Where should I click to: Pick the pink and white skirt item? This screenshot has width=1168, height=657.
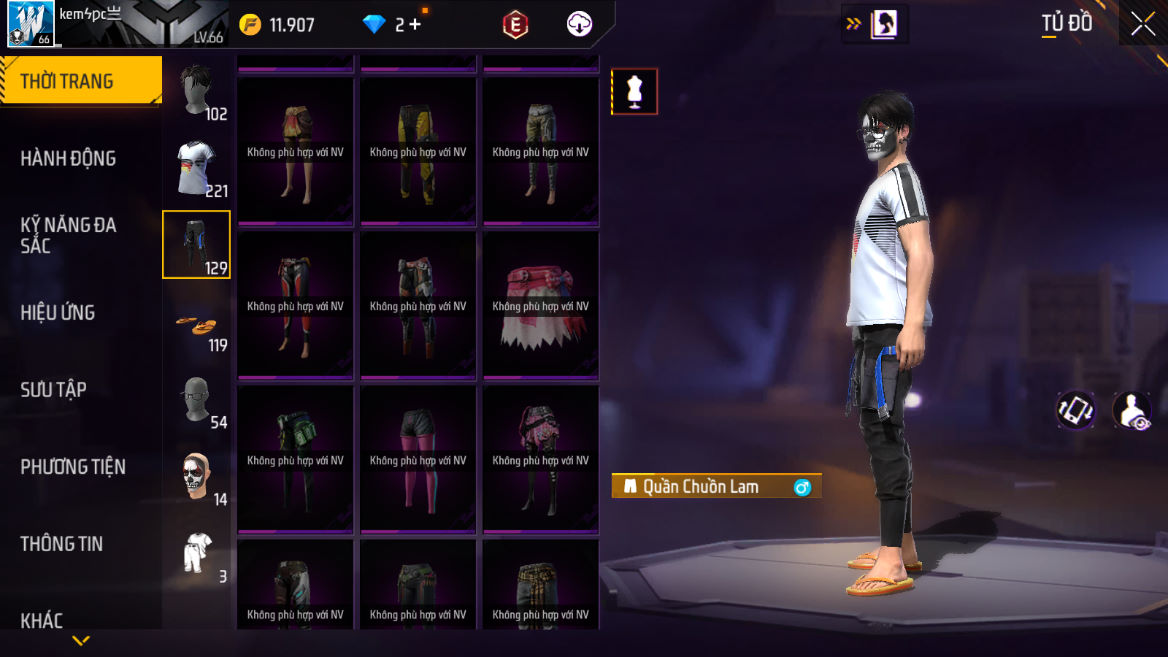click(540, 305)
